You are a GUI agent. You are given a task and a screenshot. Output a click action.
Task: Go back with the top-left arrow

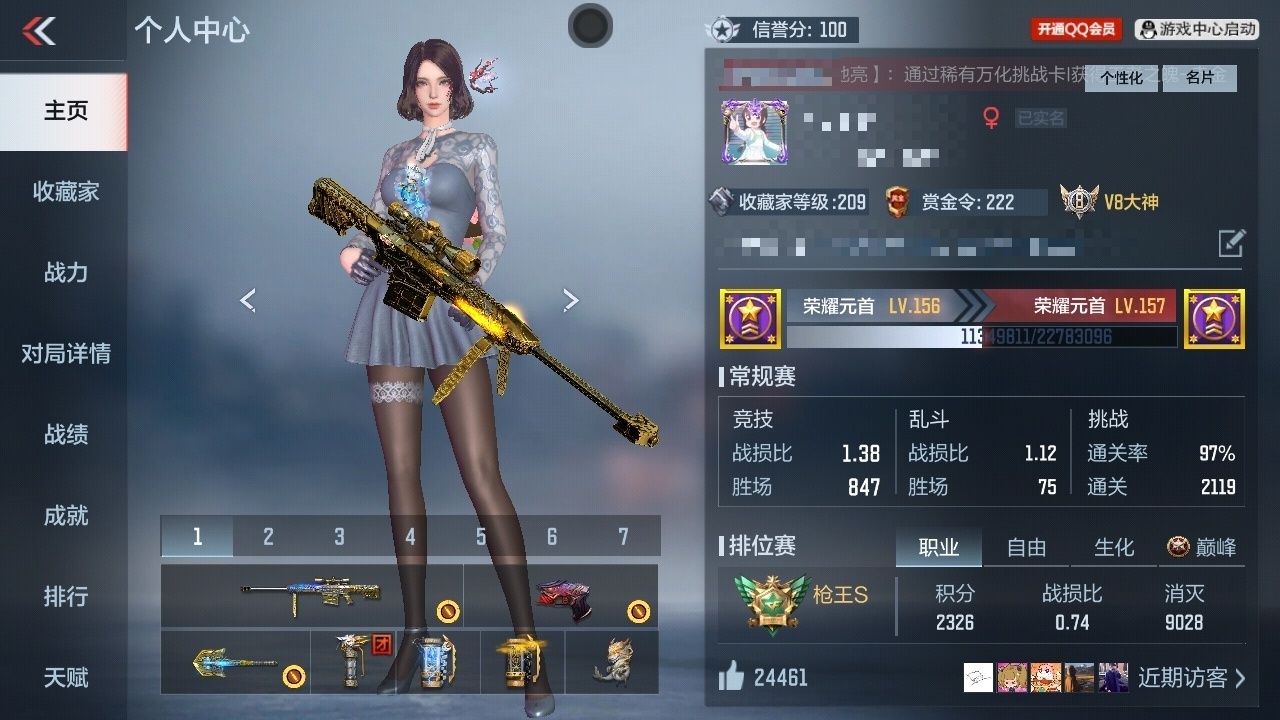click(39, 31)
